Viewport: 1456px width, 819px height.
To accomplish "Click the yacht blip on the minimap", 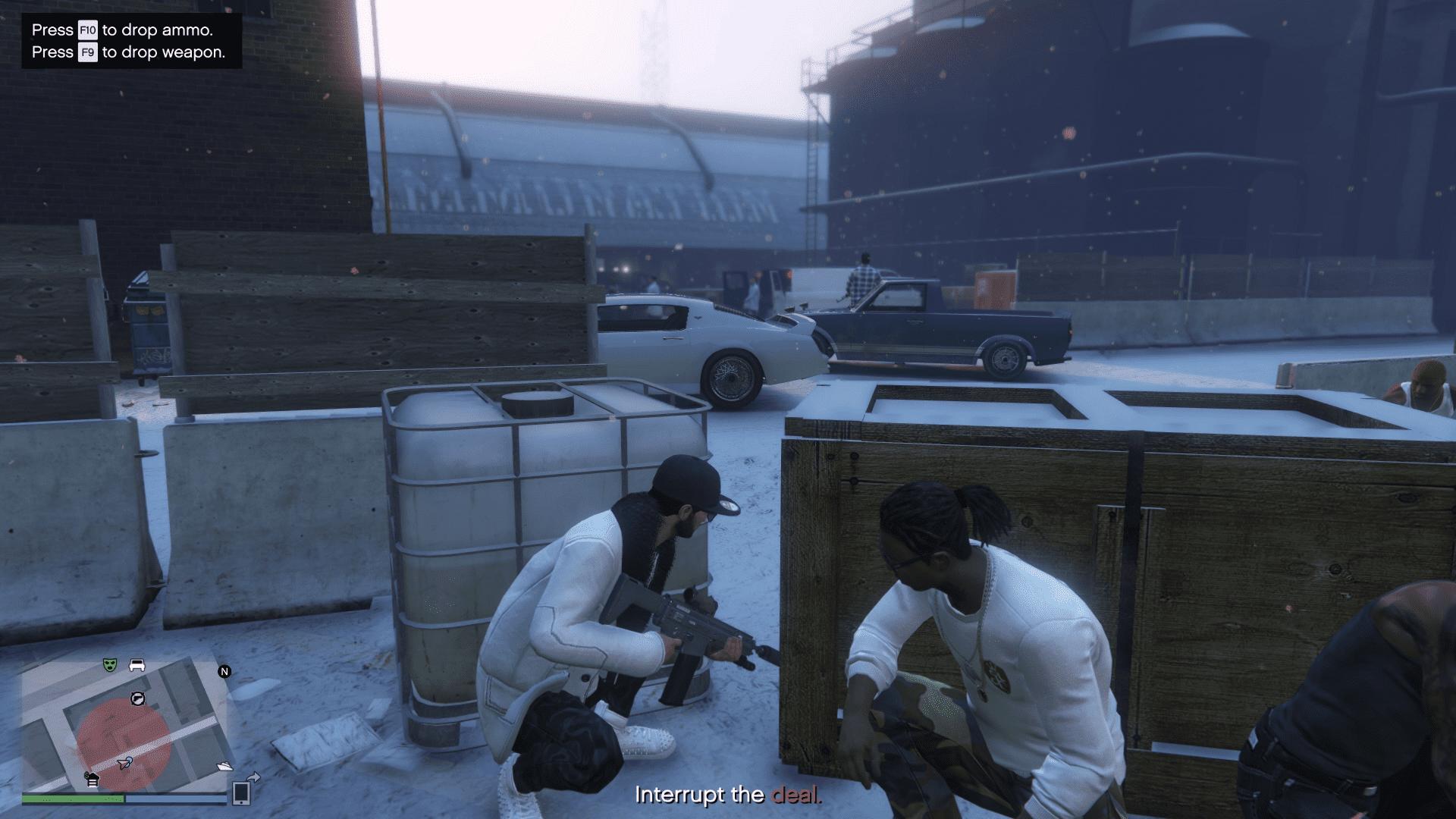I will pyautogui.click(x=224, y=767).
